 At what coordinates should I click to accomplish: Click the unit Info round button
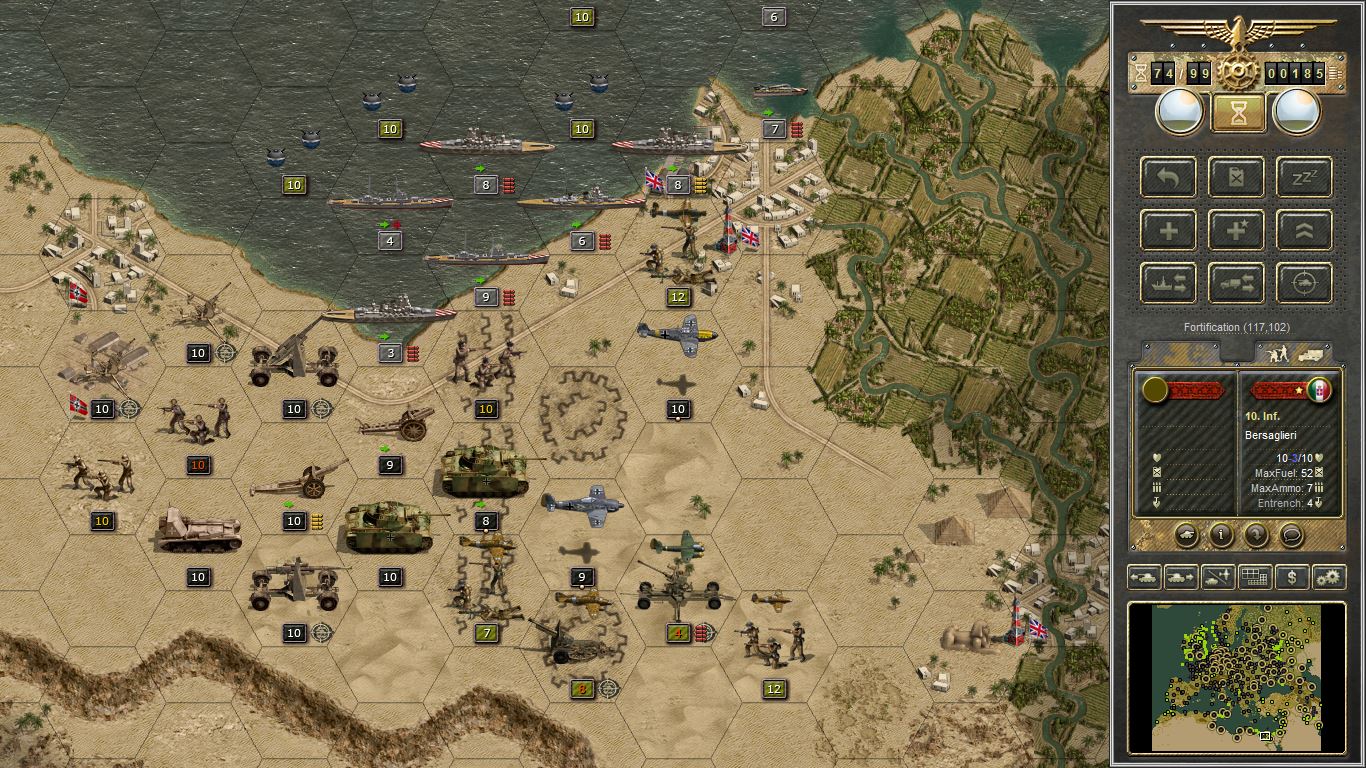[x=1221, y=536]
